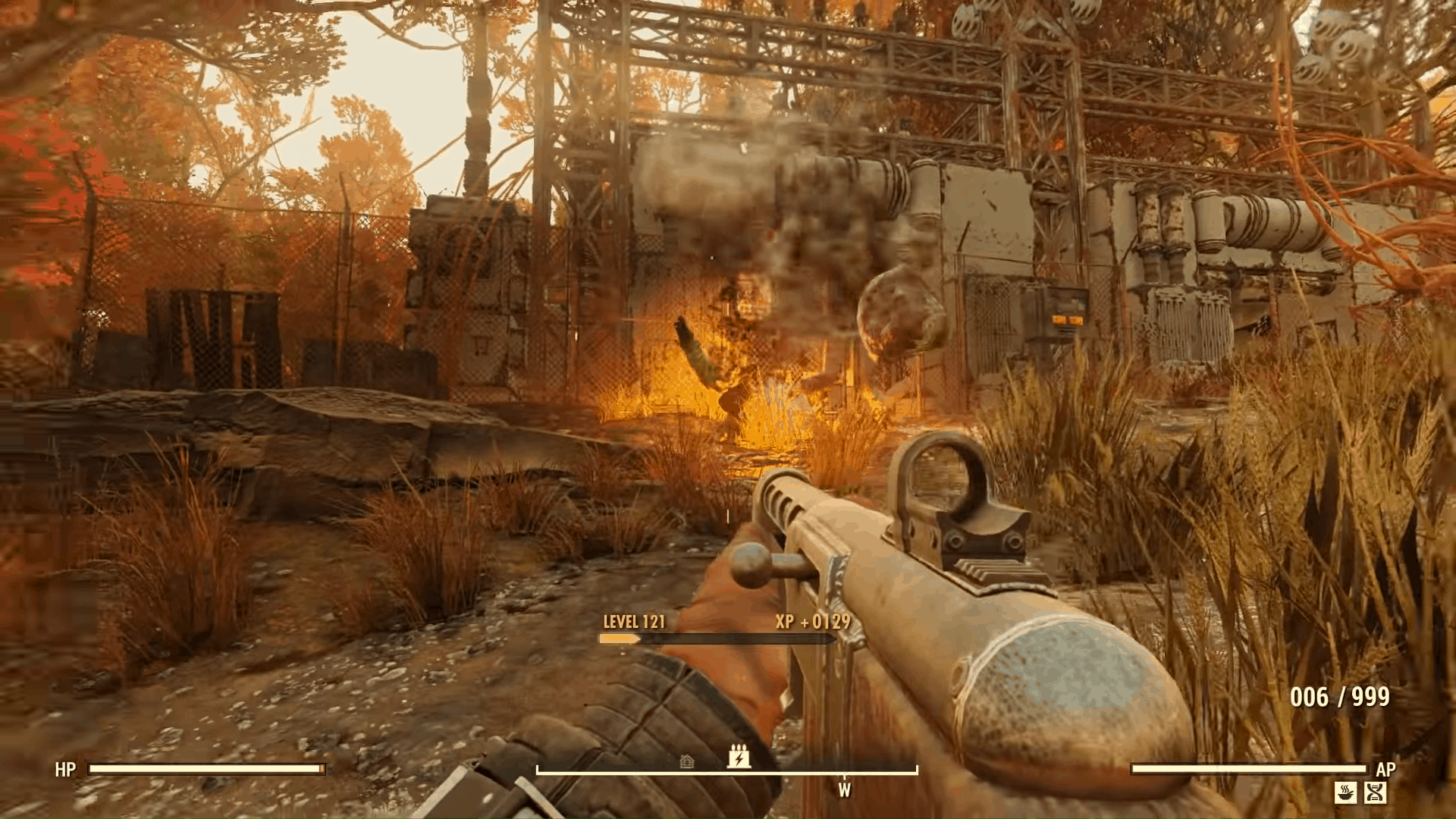Screen dimensions: 1456x819
Task: Select the power plant icon on the compass
Action: 739,757
